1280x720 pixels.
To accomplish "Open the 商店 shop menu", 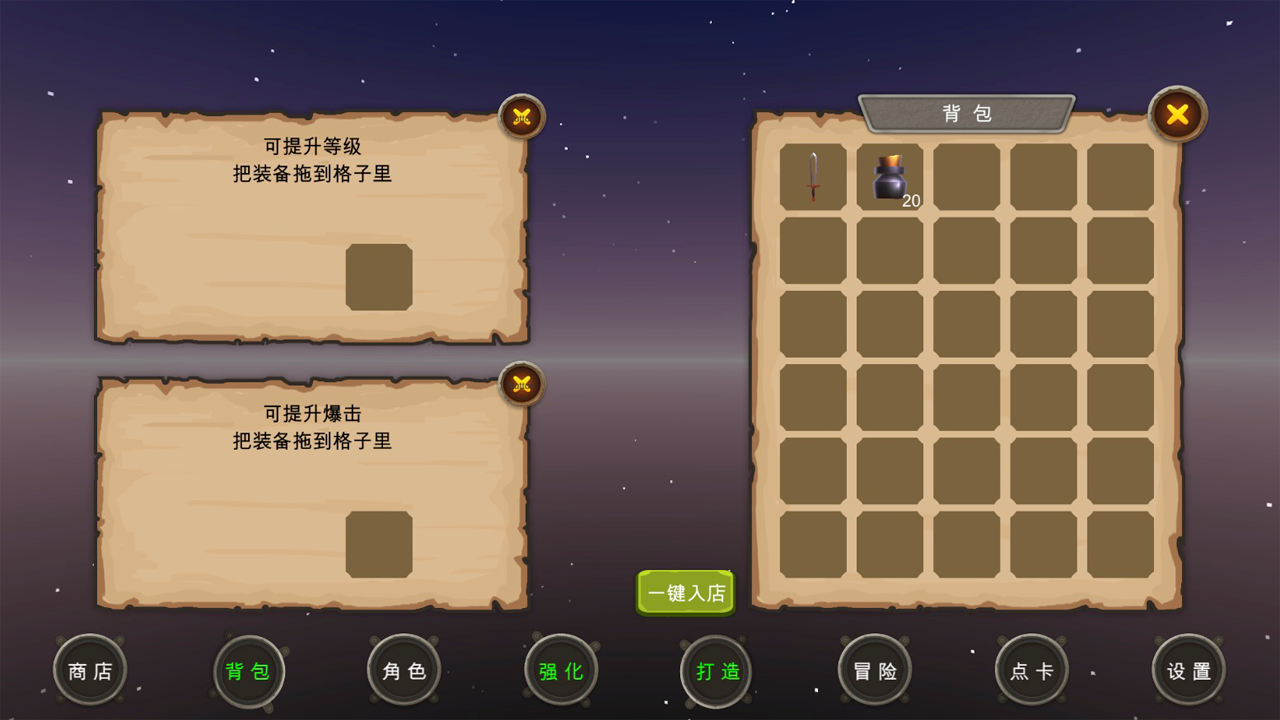I will click(x=89, y=671).
